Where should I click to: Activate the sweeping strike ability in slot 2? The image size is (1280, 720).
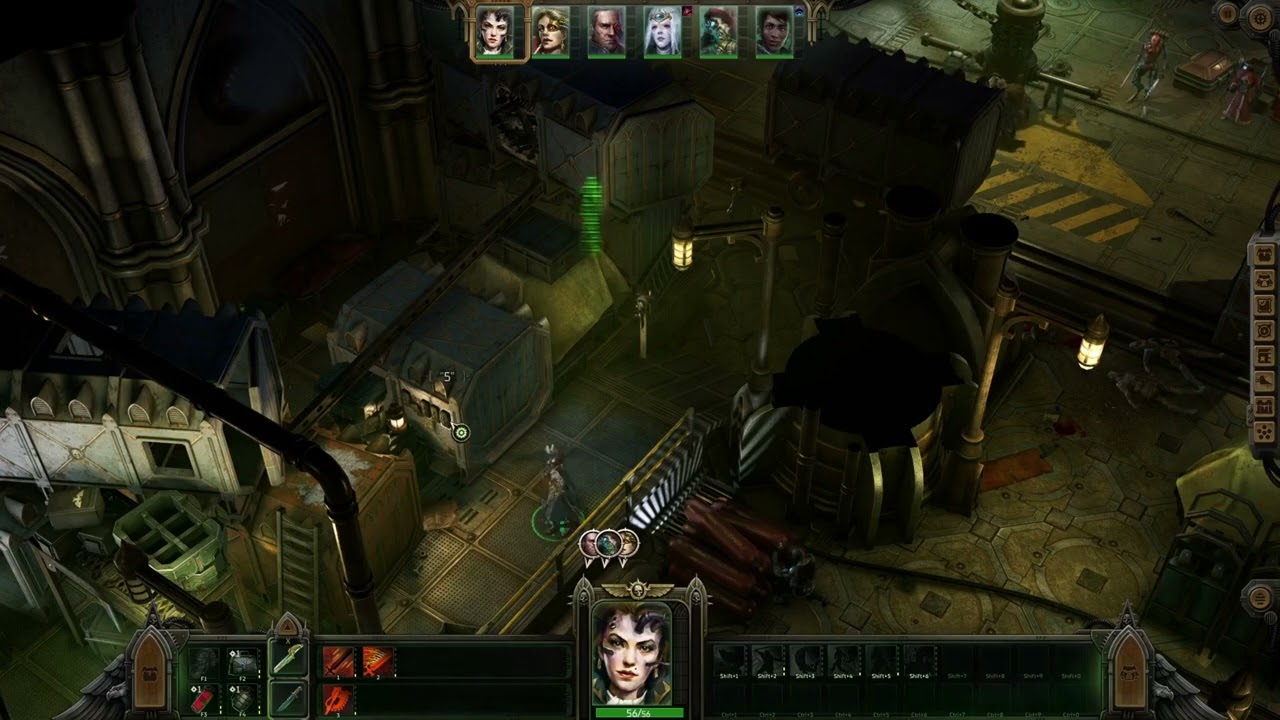[x=377, y=661]
